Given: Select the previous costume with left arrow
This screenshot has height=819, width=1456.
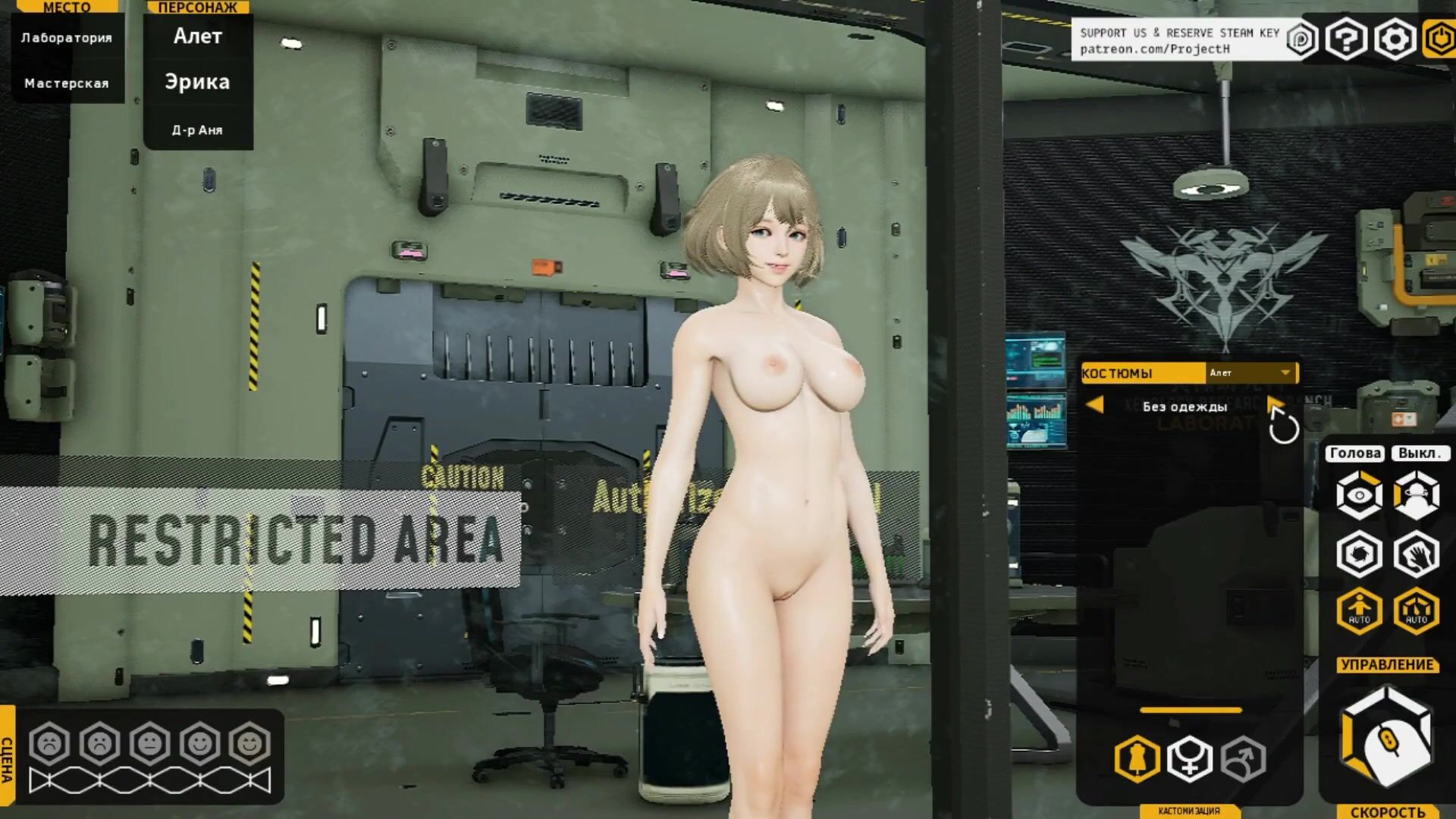Looking at the screenshot, I should (1094, 405).
